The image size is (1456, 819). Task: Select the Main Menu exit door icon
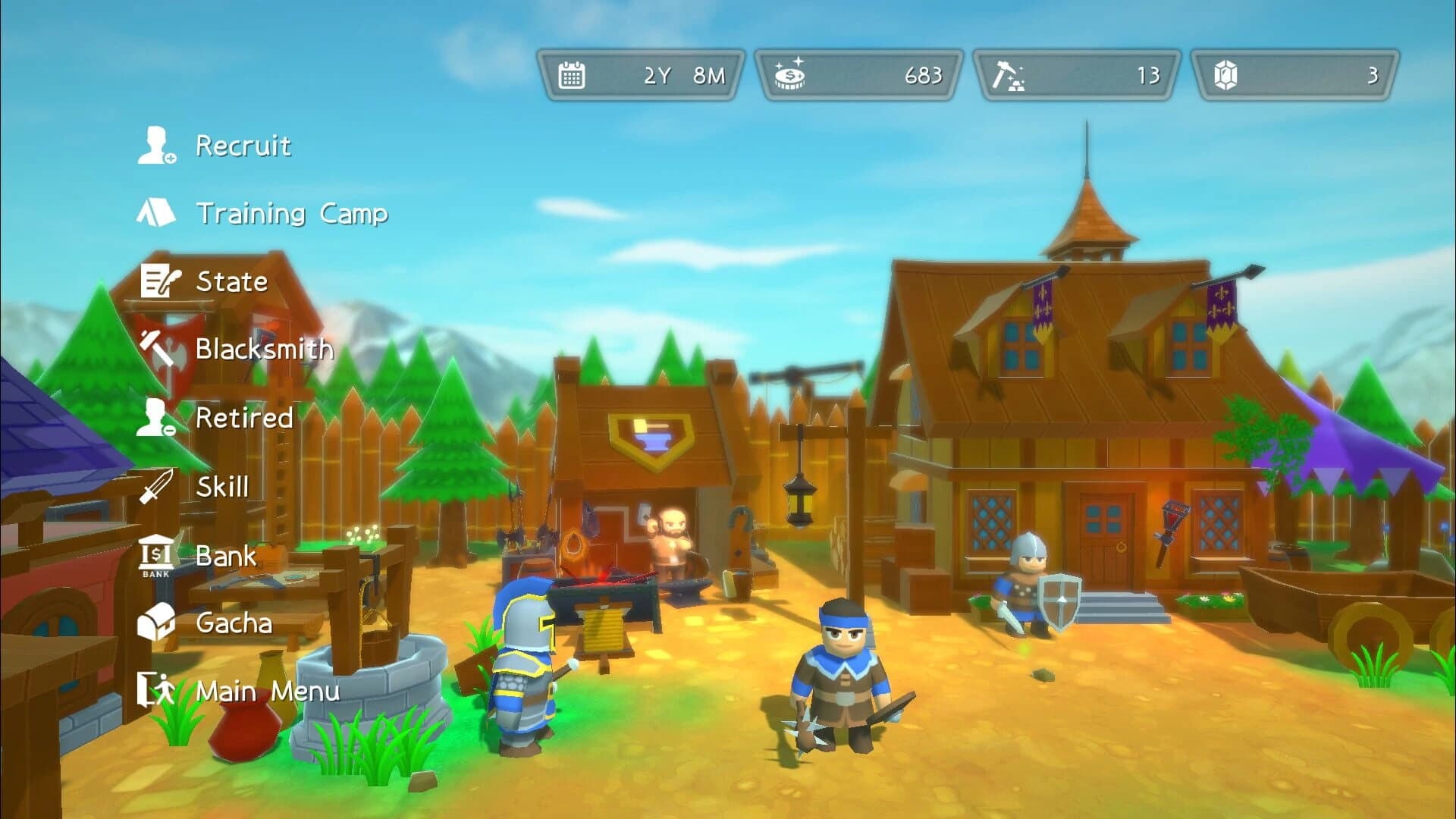(x=157, y=691)
